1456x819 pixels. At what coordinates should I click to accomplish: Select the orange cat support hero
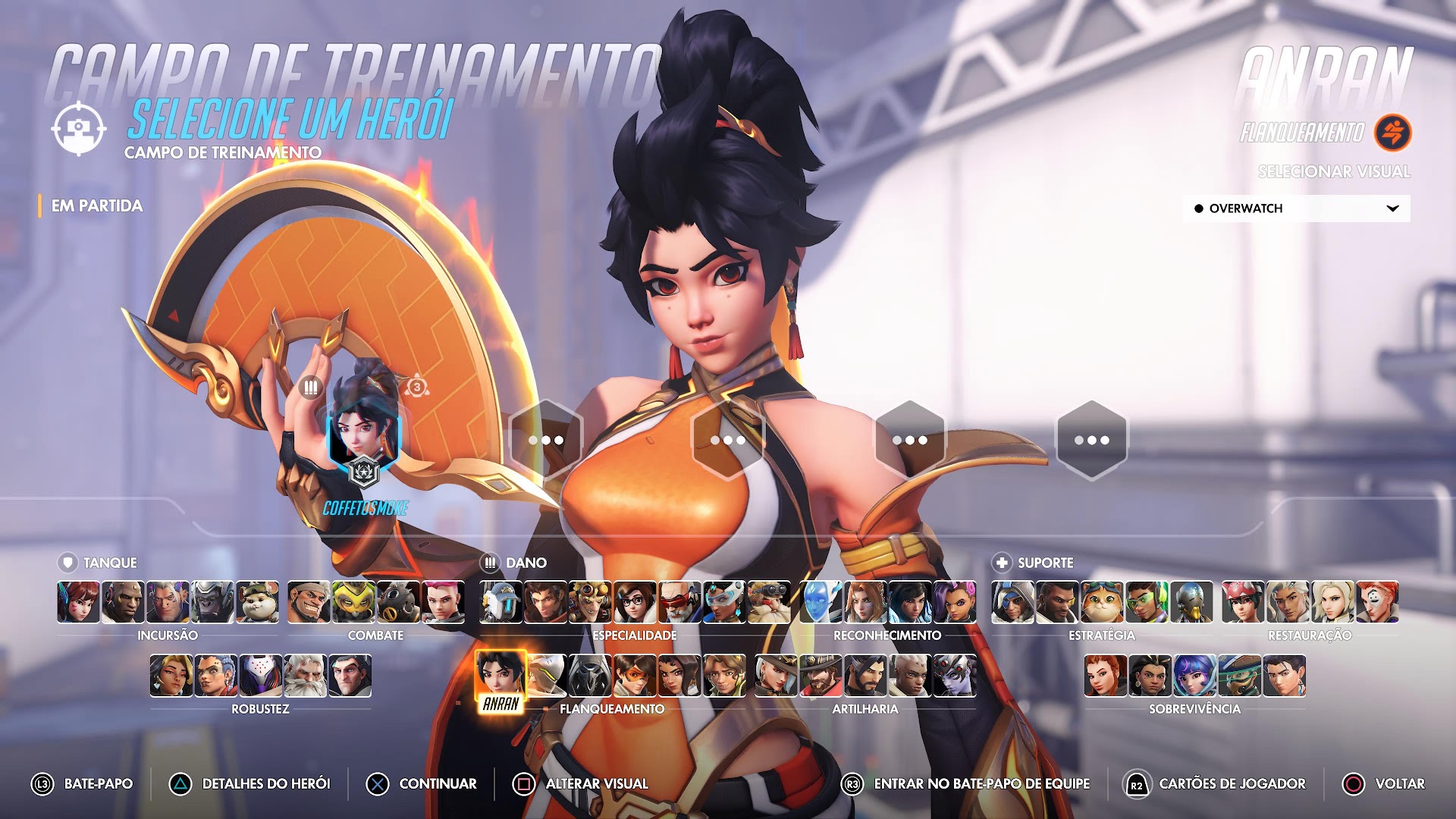pos(1102,602)
